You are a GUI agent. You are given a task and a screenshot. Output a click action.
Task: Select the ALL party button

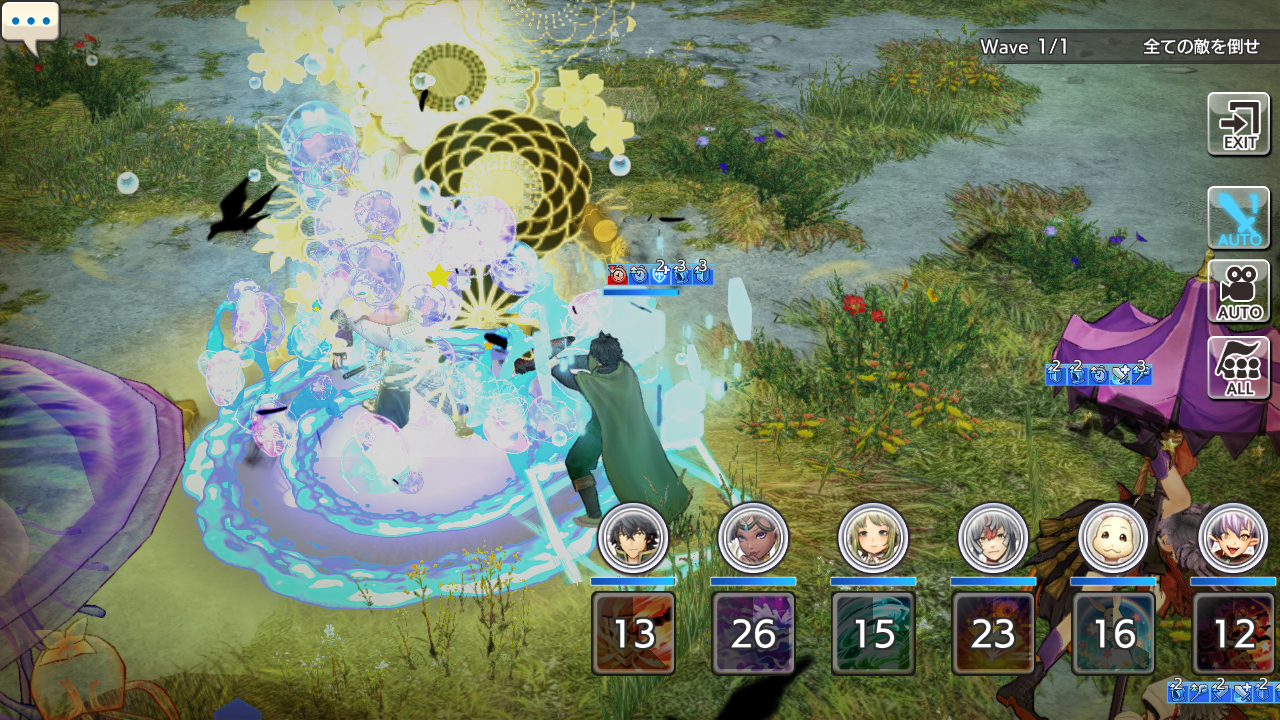pos(1238,367)
